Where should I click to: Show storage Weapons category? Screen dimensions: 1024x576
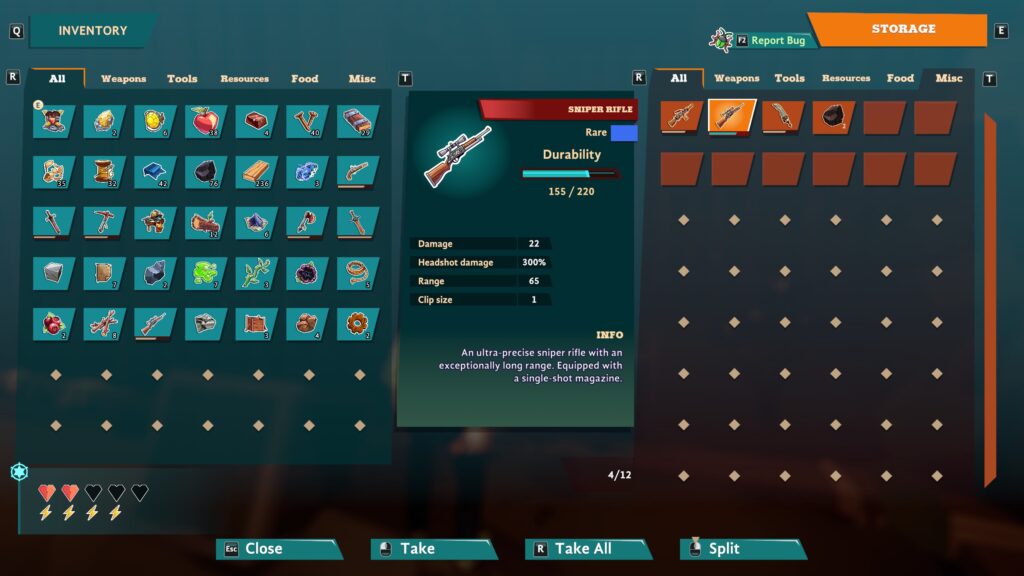pos(737,78)
